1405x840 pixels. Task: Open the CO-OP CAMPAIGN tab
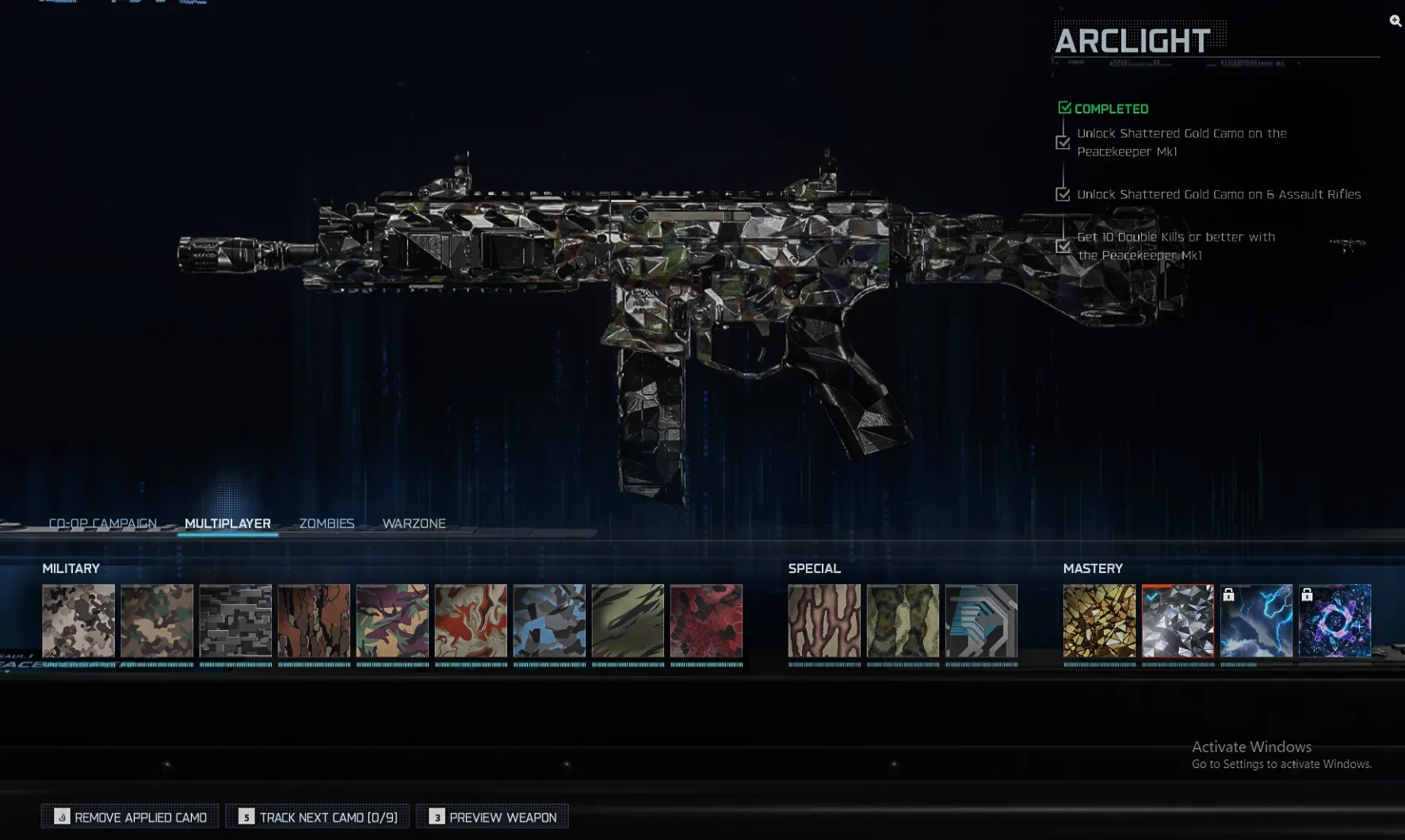(102, 523)
